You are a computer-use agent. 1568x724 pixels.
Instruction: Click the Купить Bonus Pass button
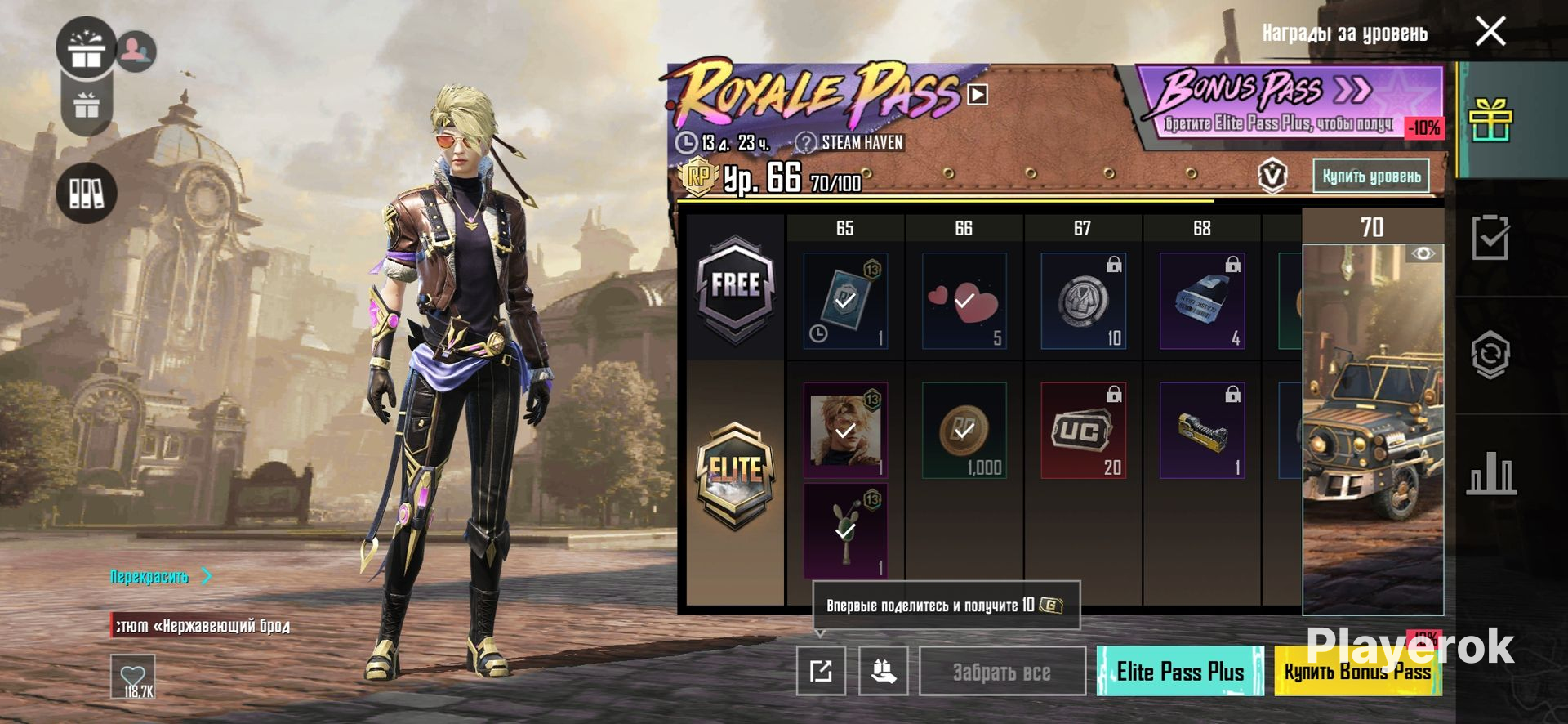(x=1357, y=672)
